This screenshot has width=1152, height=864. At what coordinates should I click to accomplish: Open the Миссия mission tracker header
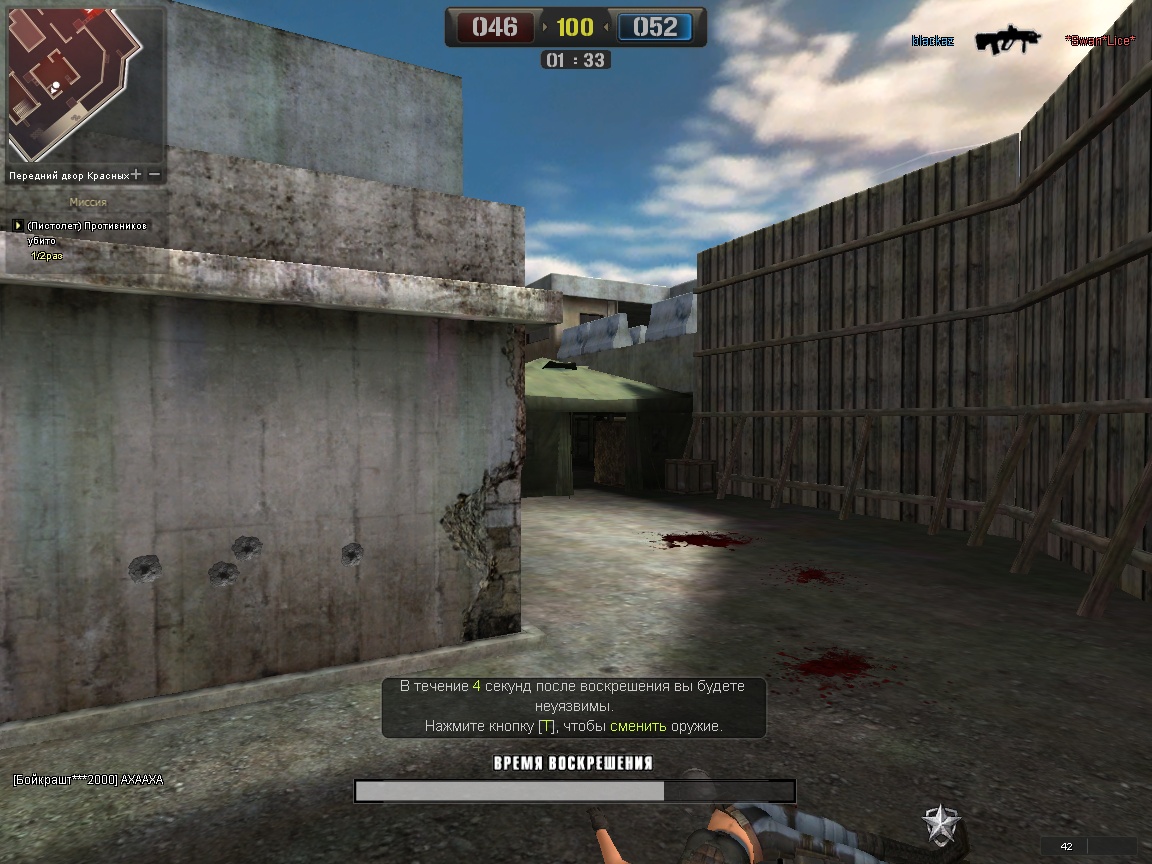pos(88,202)
